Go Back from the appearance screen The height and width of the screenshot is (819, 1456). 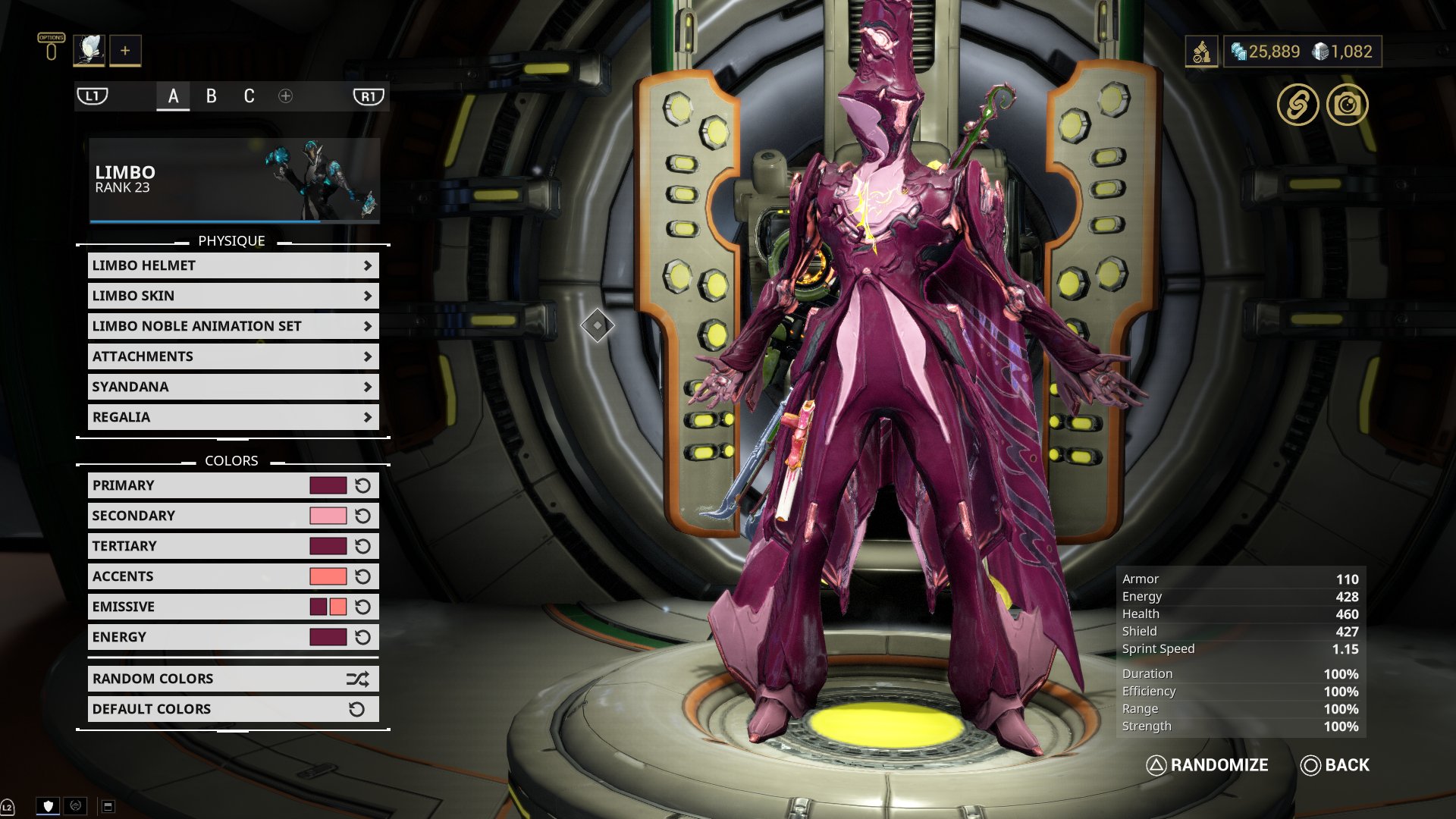tap(1335, 765)
